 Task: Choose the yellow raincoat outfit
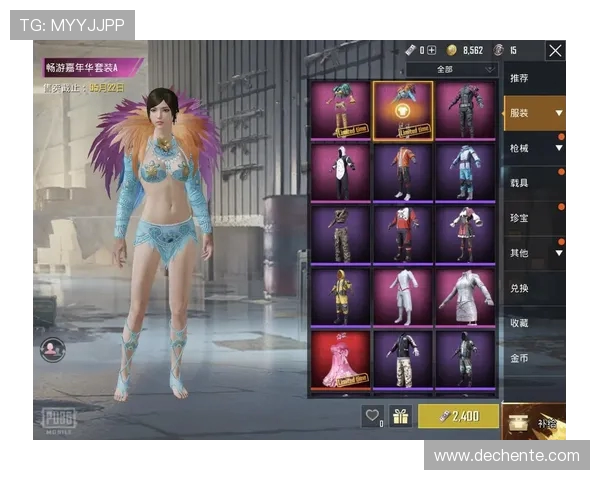pyautogui.click(x=340, y=296)
